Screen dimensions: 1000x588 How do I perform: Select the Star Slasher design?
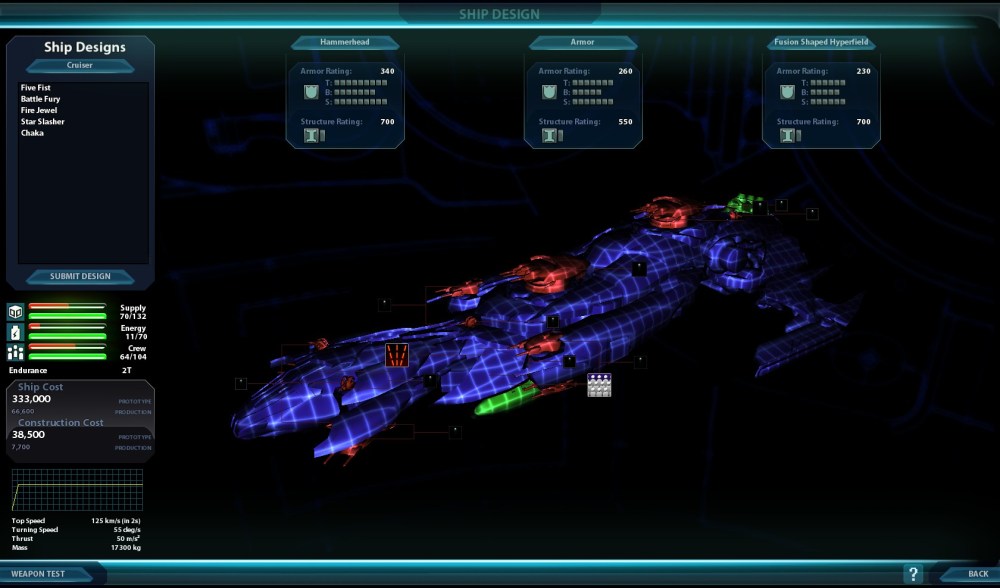[x=42, y=122]
